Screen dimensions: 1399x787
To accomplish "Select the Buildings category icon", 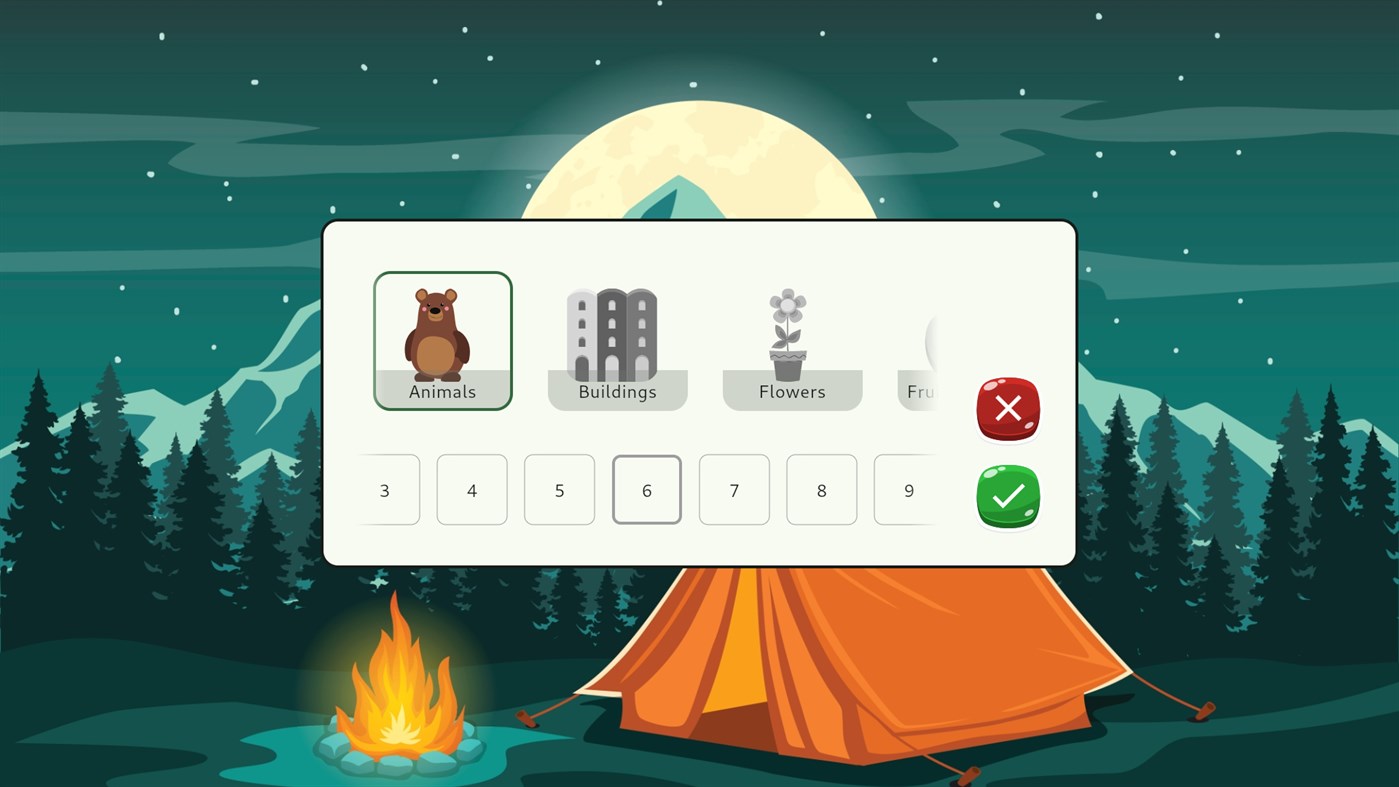I will 617,340.
